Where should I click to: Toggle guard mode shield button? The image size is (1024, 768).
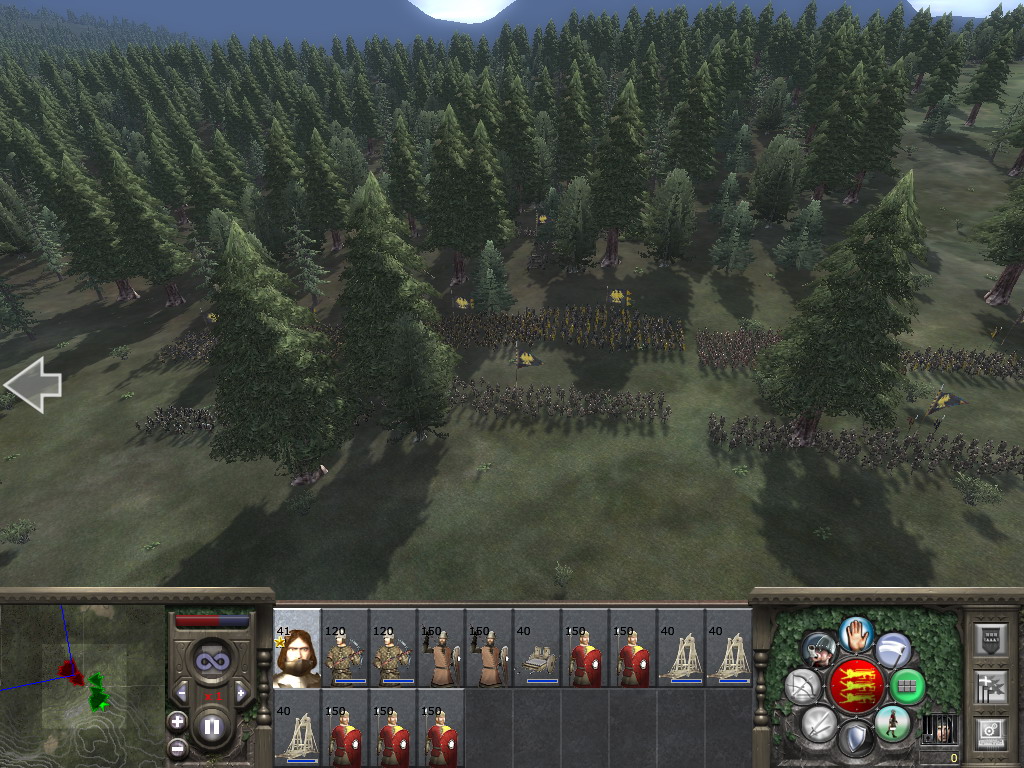click(856, 739)
